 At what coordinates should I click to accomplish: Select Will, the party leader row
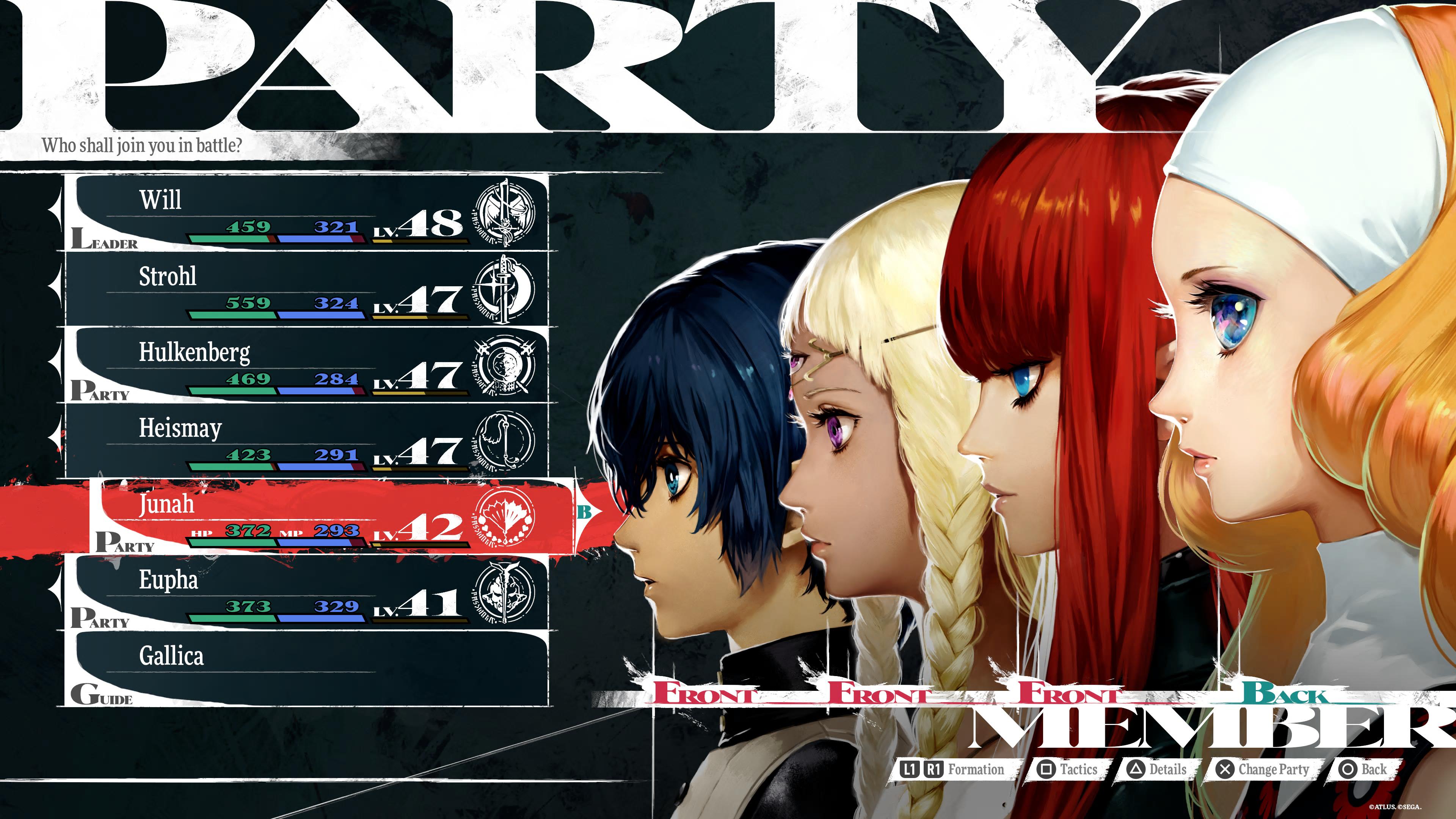[305, 212]
